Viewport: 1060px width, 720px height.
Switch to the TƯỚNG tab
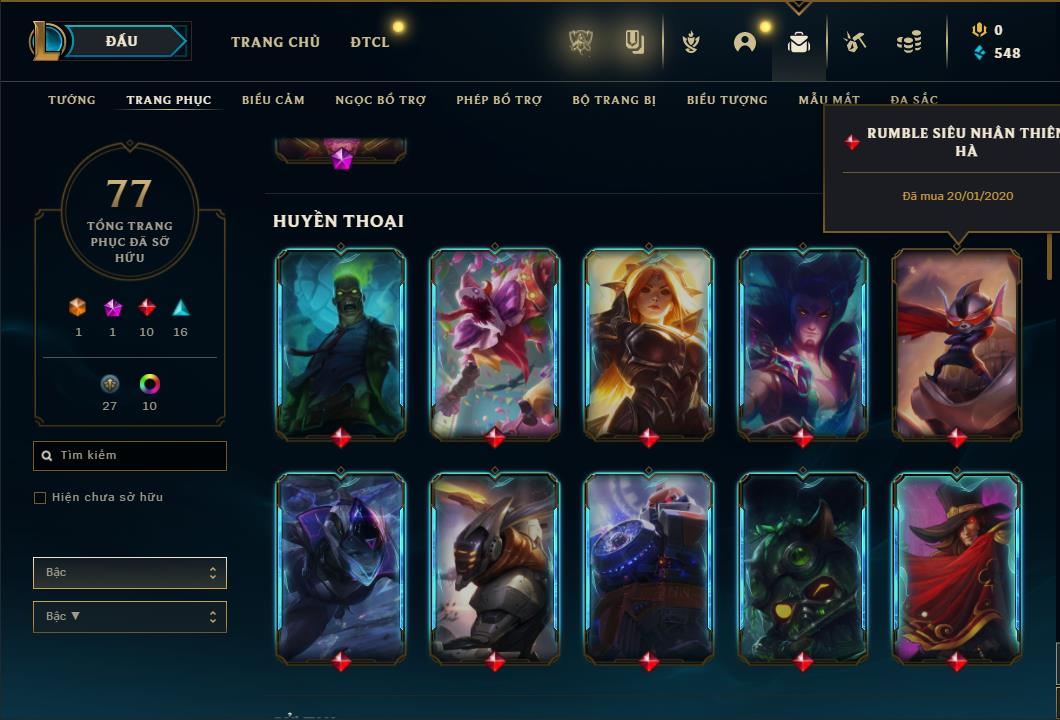click(x=72, y=100)
